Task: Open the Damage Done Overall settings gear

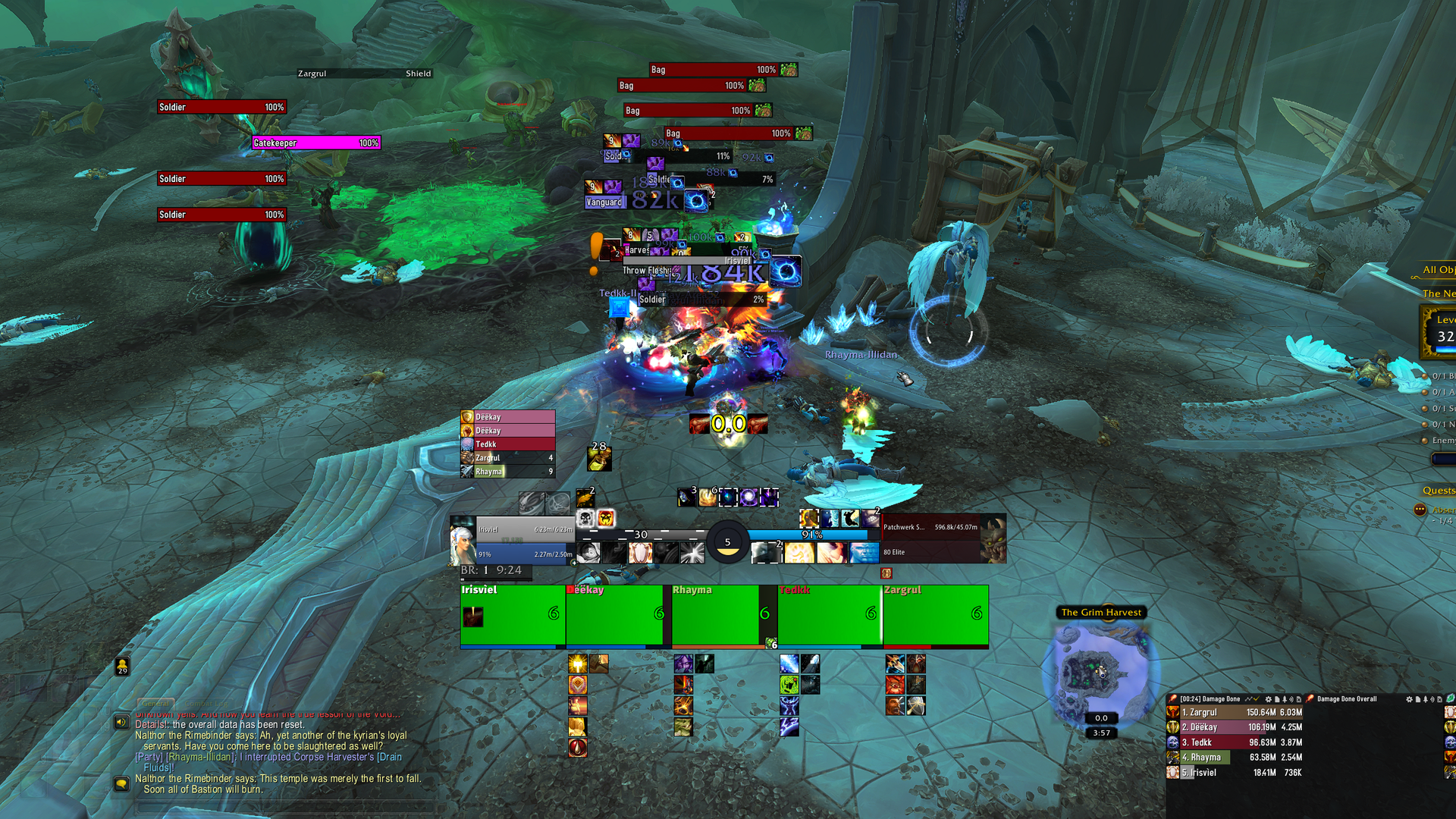Action: coord(1409,699)
